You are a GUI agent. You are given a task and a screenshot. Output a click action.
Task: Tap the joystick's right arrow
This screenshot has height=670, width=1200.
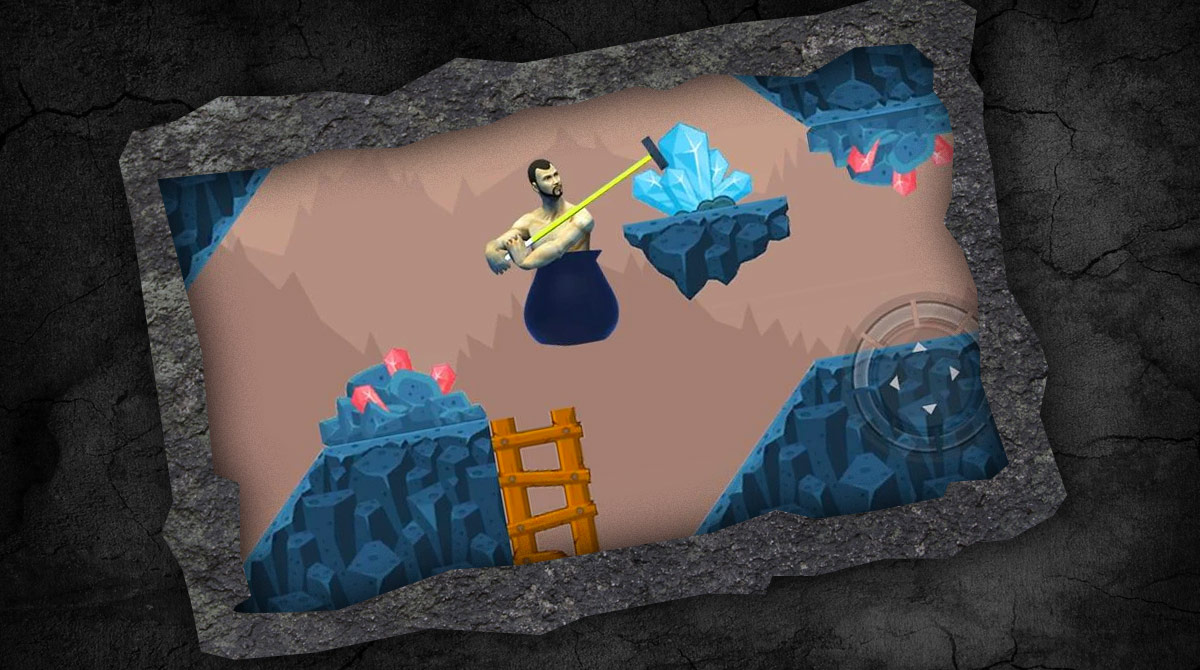pyautogui.click(x=954, y=373)
